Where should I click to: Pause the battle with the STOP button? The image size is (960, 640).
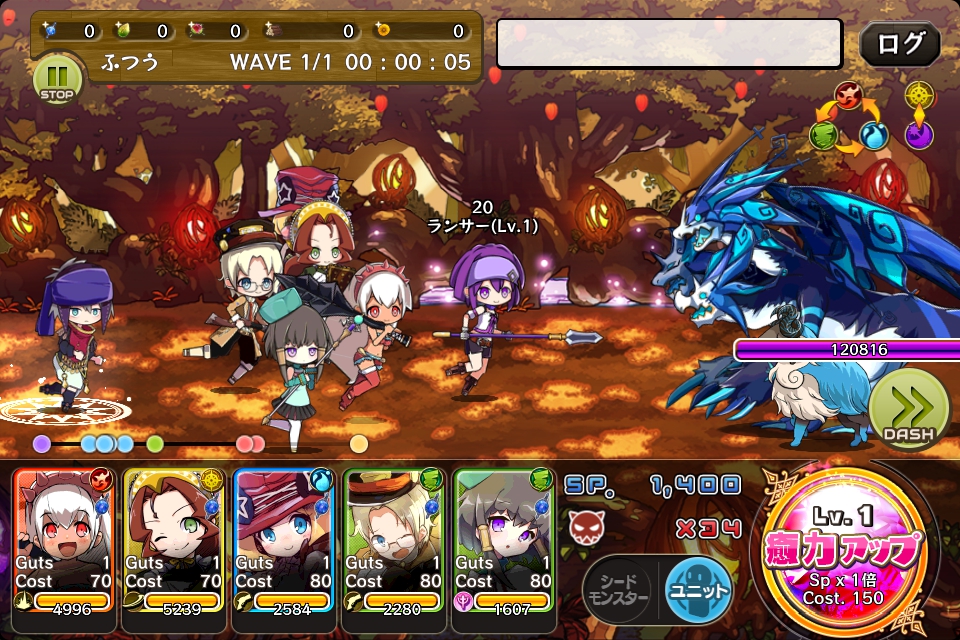[57, 79]
